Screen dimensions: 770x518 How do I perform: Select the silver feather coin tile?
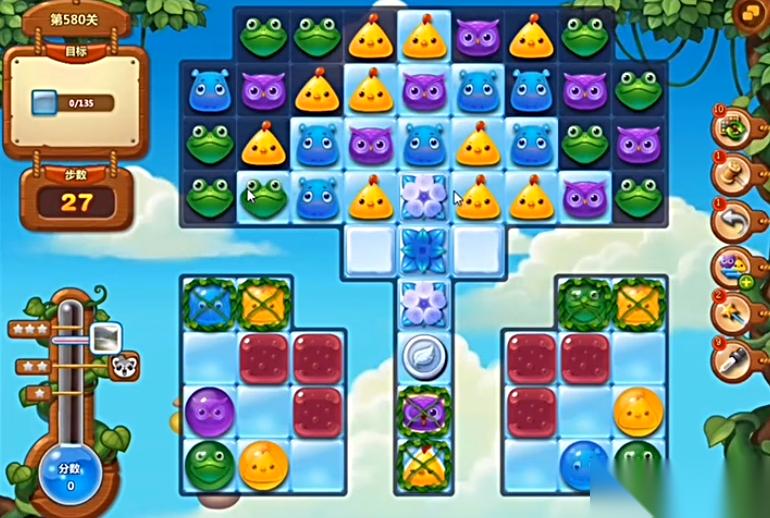pos(423,355)
